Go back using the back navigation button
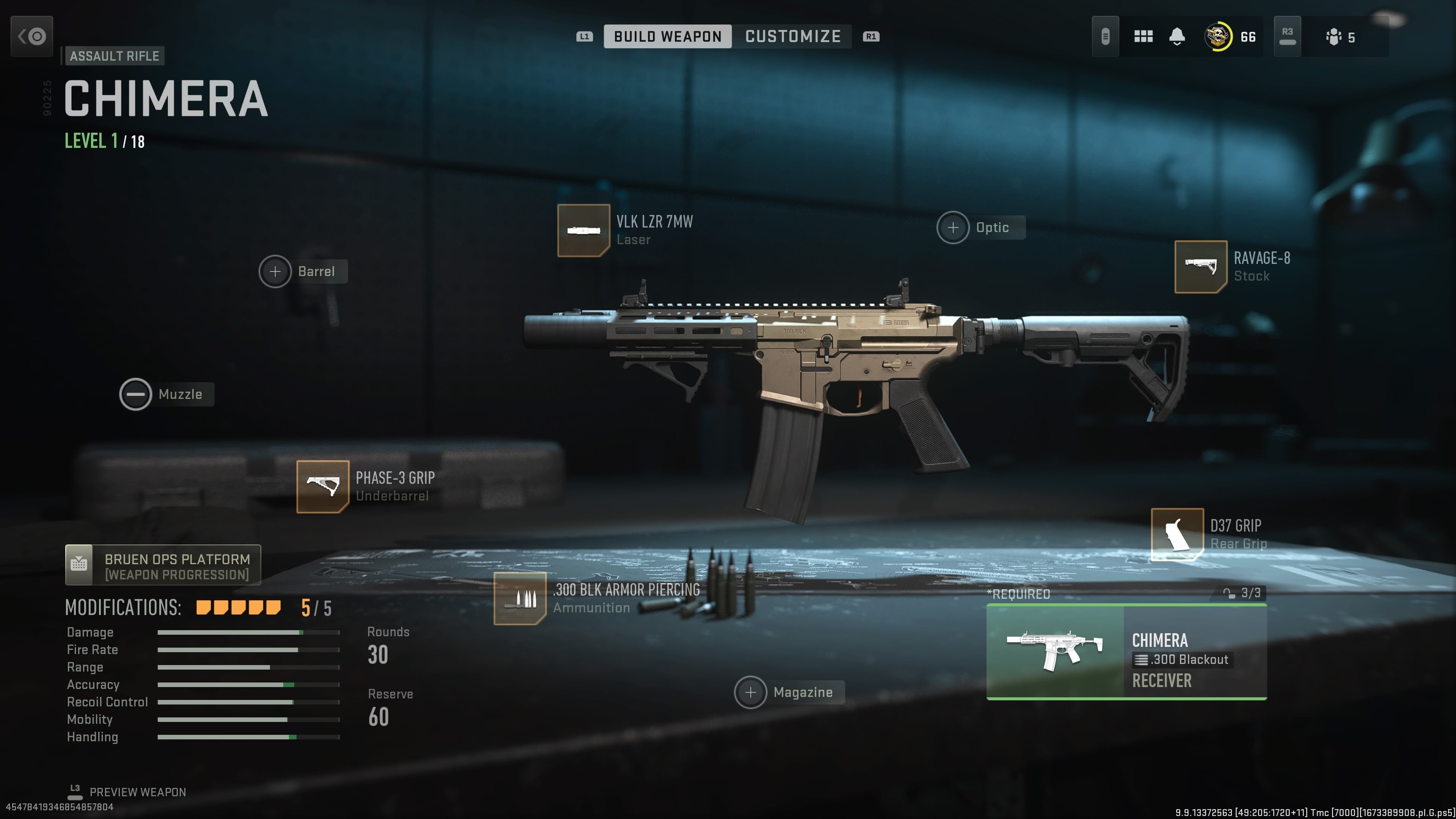 pyautogui.click(x=31, y=36)
